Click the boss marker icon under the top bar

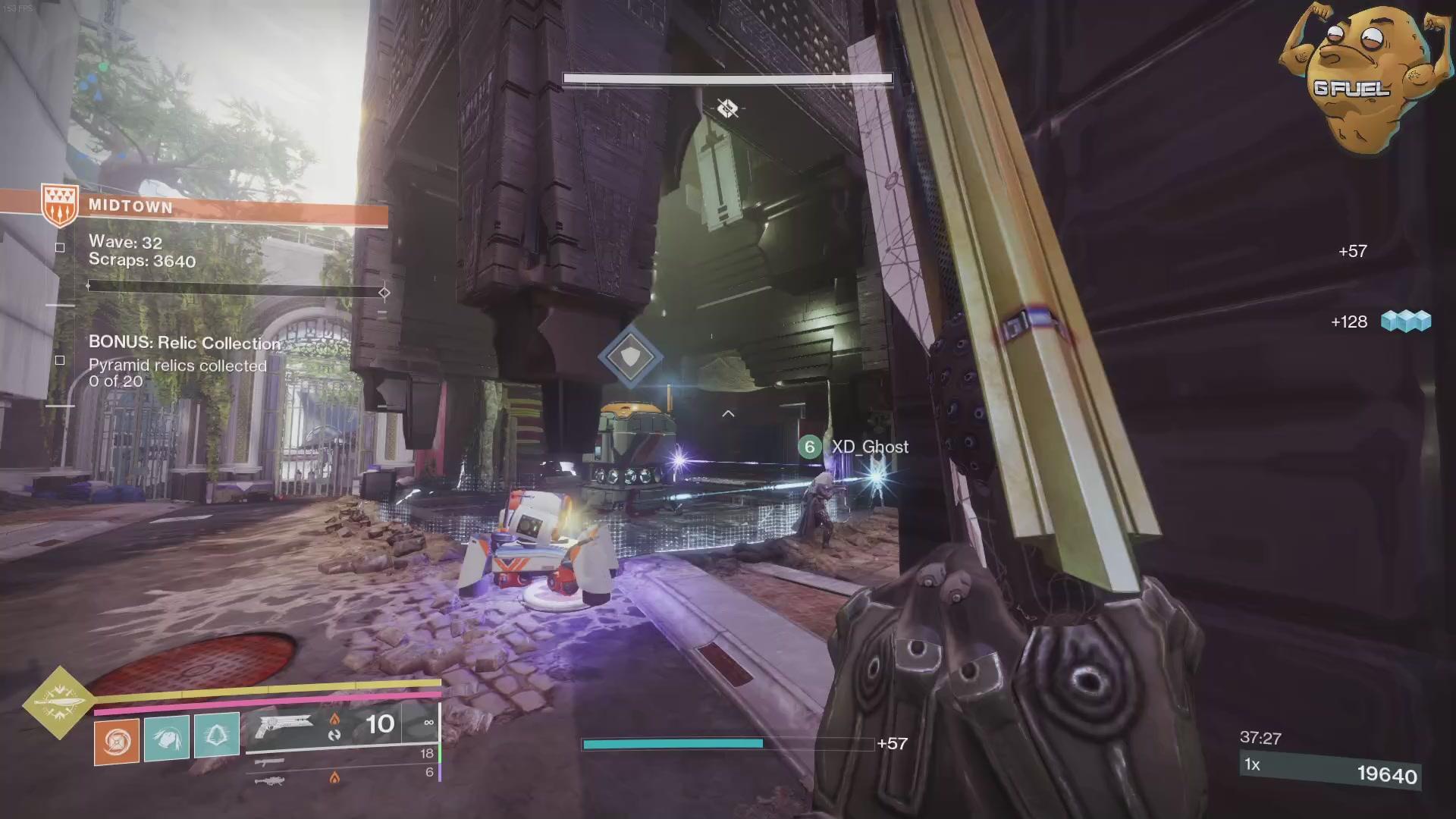point(727,108)
